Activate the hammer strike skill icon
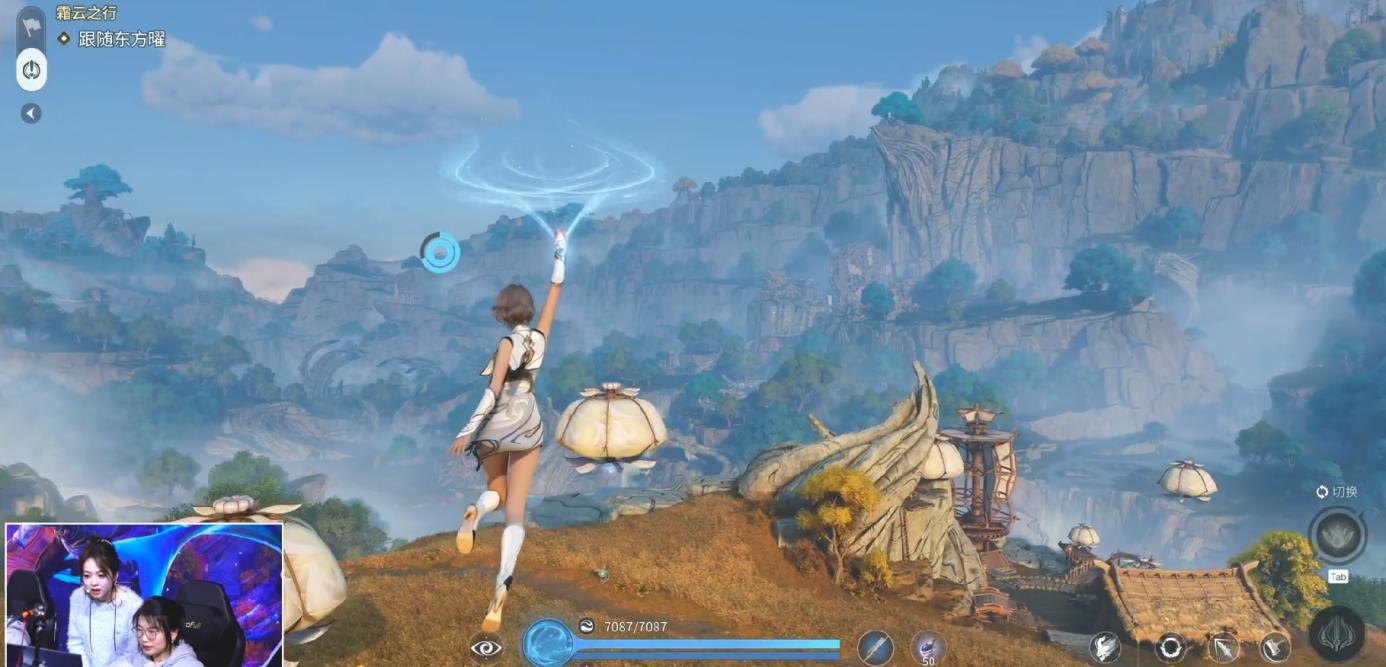The height and width of the screenshot is (667, 1386). tap(1275, 647)
